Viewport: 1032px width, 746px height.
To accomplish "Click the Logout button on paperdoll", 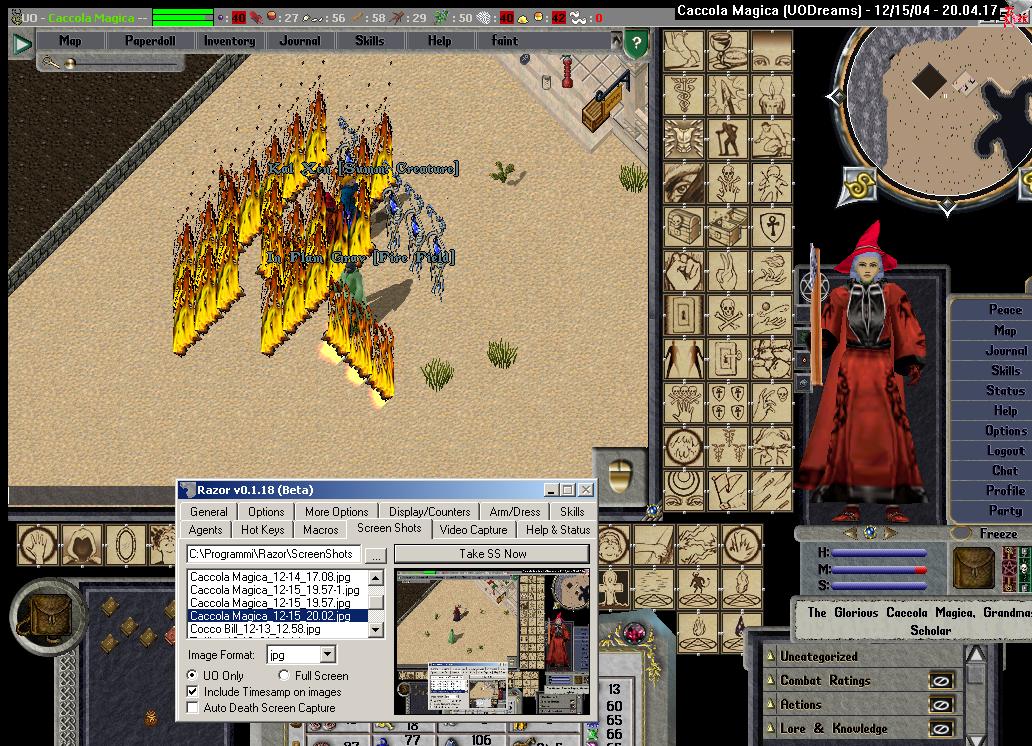I will point(1005,451).
